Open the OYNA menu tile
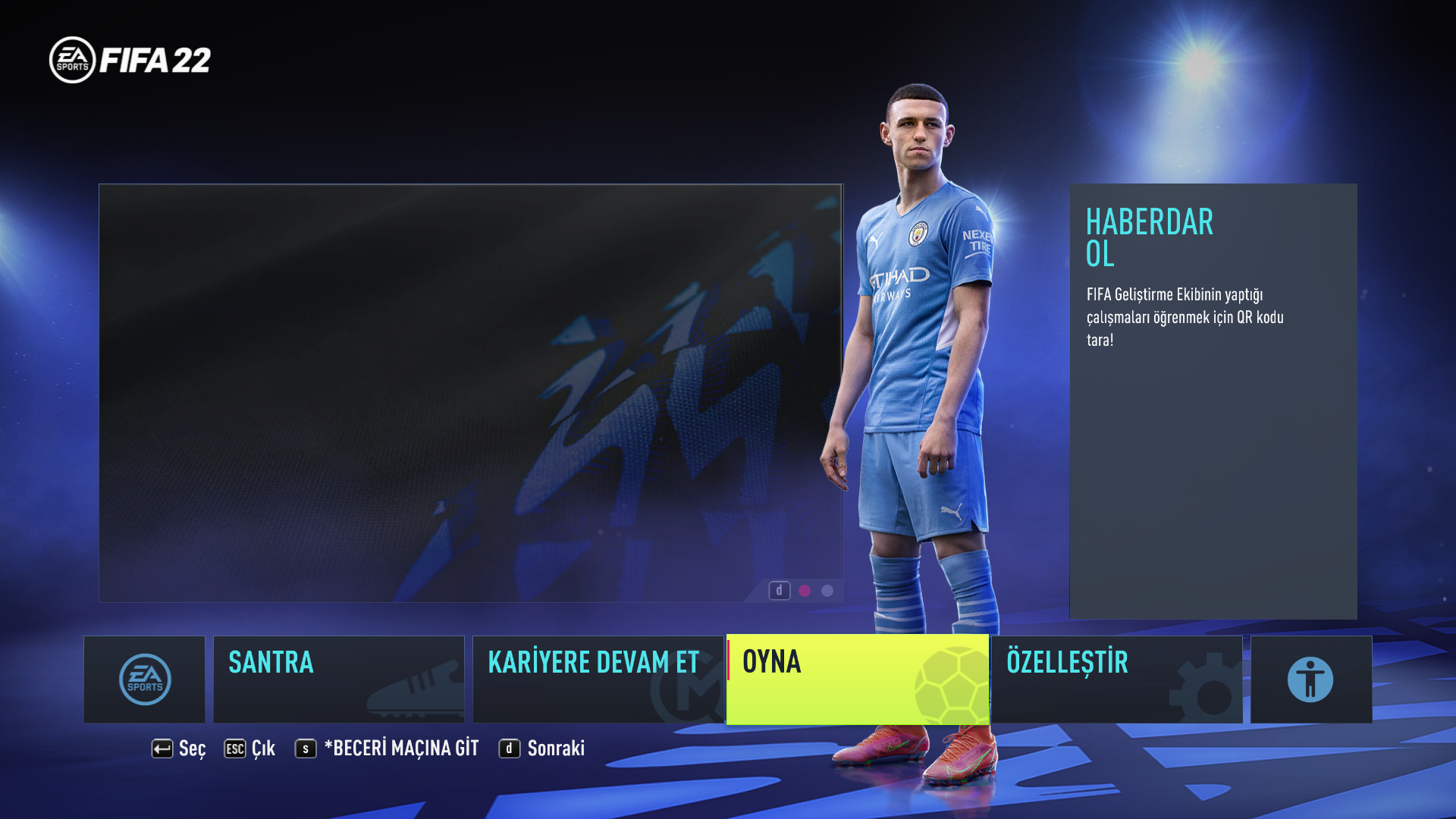The height and width of the screenshot is (819, 1456). pyautogui.click(x=857, y=679)
